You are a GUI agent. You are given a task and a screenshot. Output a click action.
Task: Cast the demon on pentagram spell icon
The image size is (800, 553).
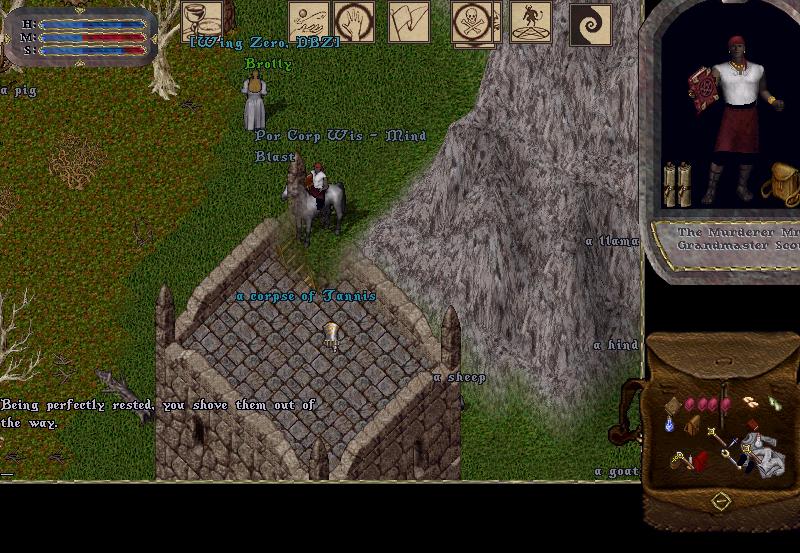[530, 21]
